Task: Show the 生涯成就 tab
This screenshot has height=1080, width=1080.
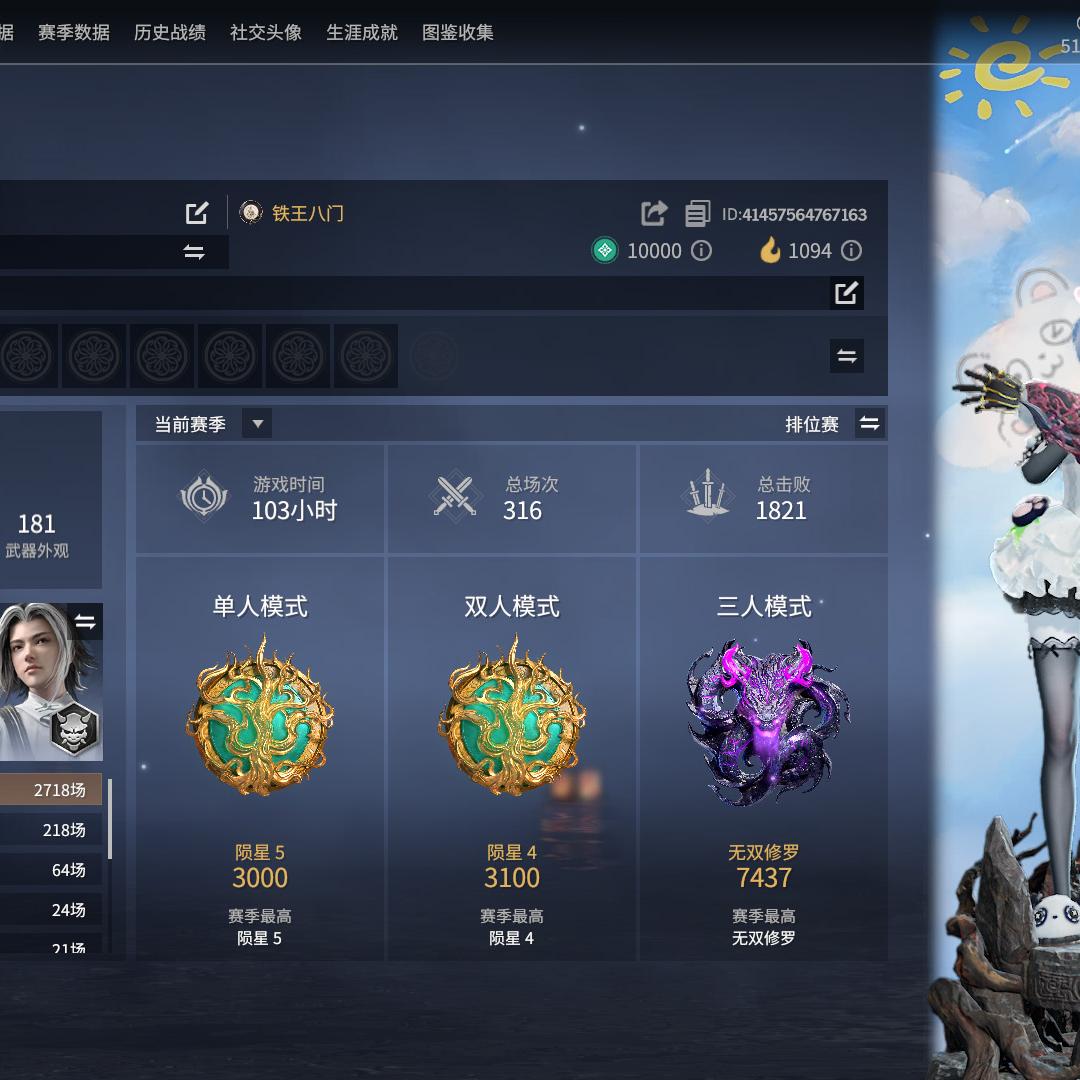Action: 362,32
